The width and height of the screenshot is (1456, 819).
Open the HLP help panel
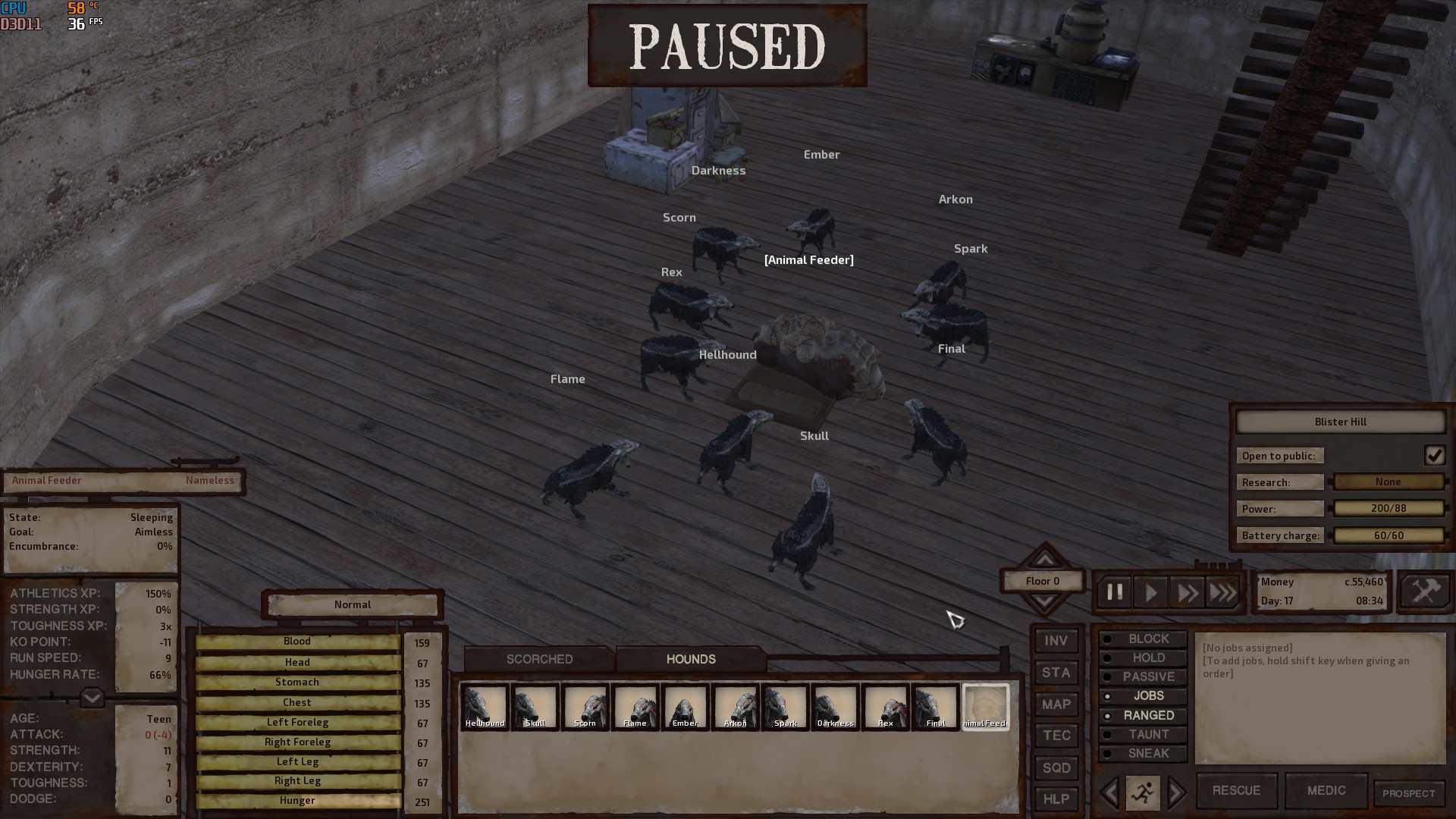(x=1056, y=798)
